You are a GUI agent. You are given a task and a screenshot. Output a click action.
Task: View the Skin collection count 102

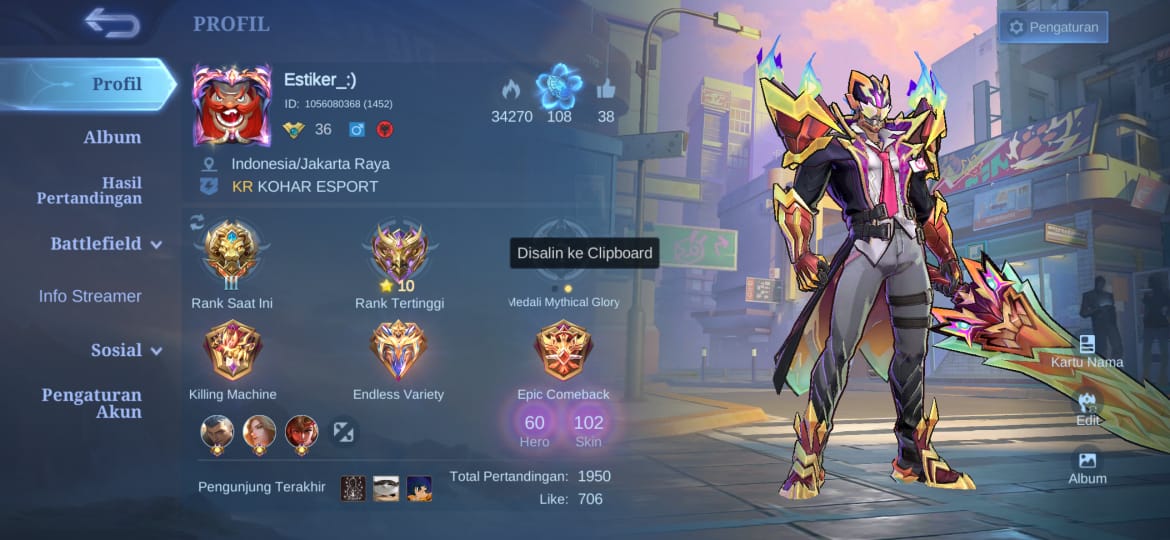588,430
